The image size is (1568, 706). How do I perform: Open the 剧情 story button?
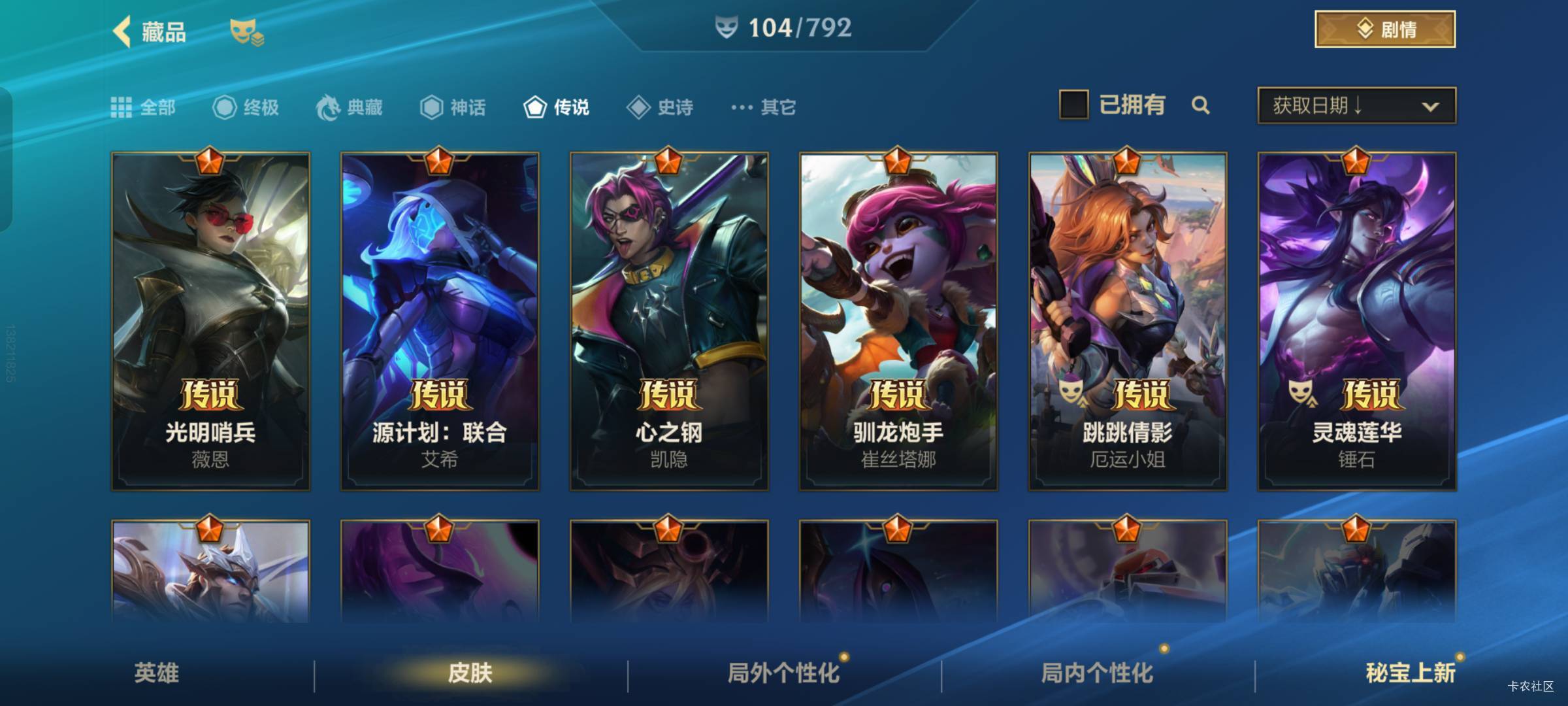pos(1384,29)
